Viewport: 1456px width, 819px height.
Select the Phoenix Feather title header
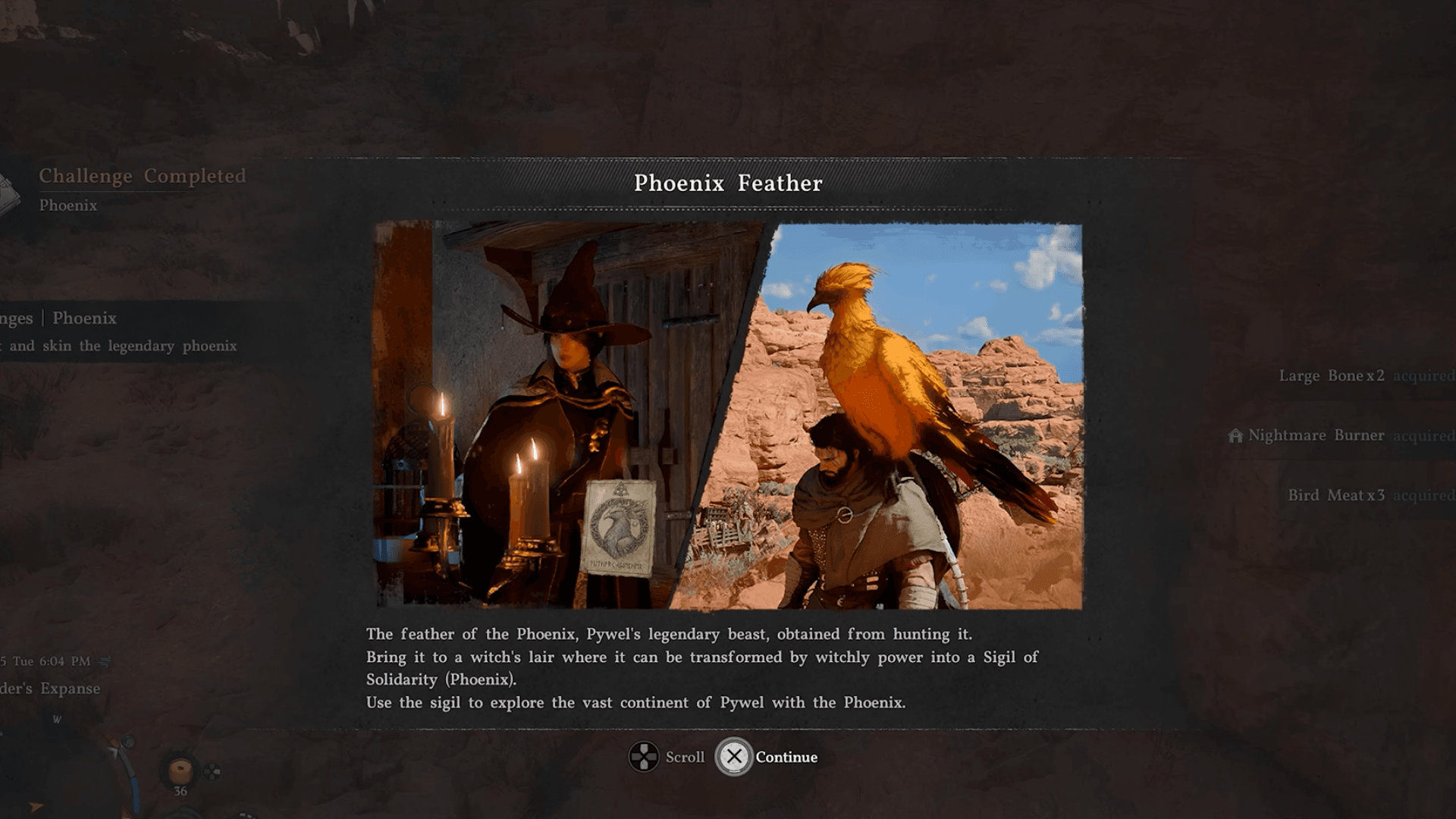pos(728,184)
